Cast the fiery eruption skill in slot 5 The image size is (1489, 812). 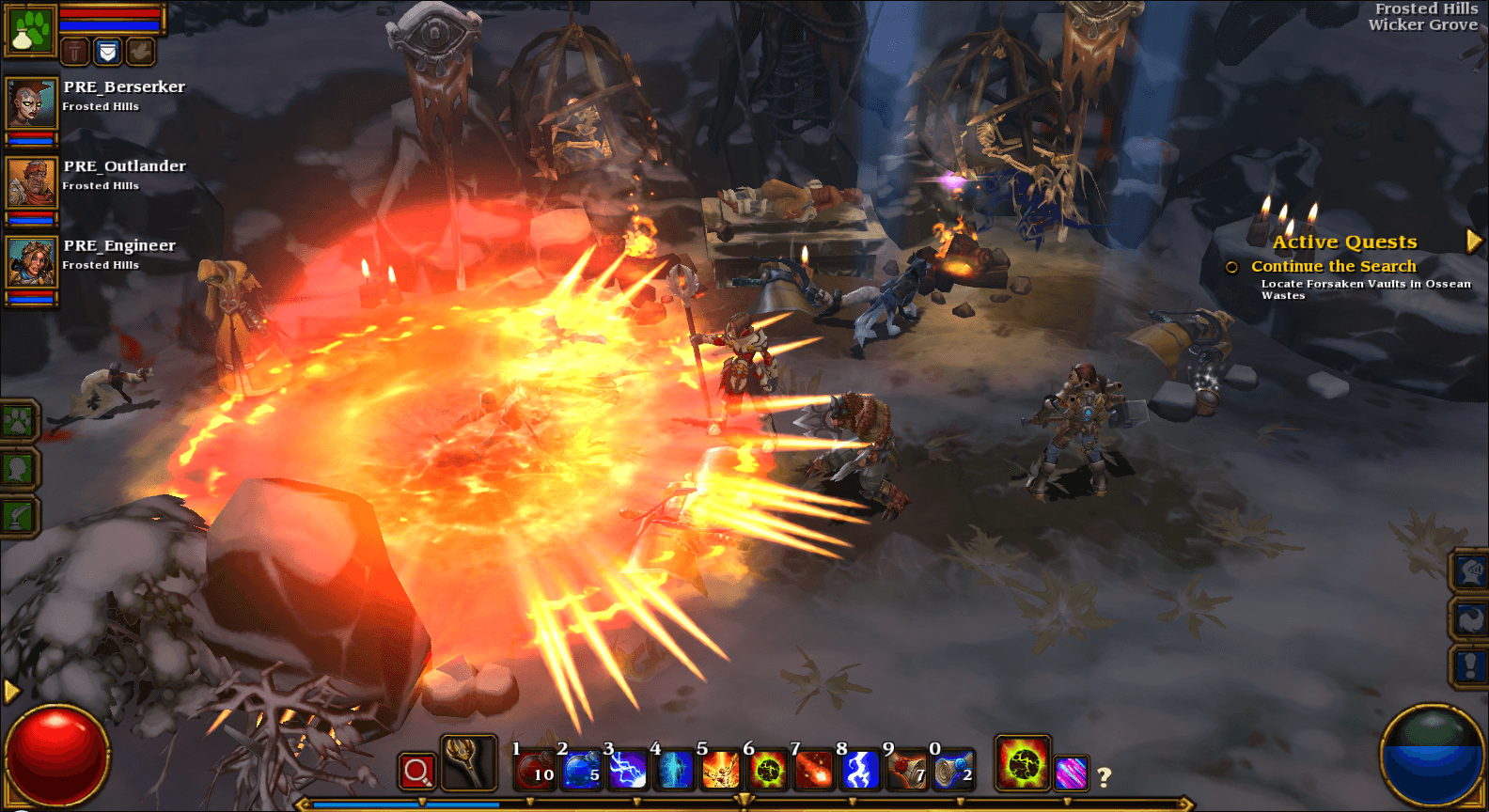coord(720,771)
